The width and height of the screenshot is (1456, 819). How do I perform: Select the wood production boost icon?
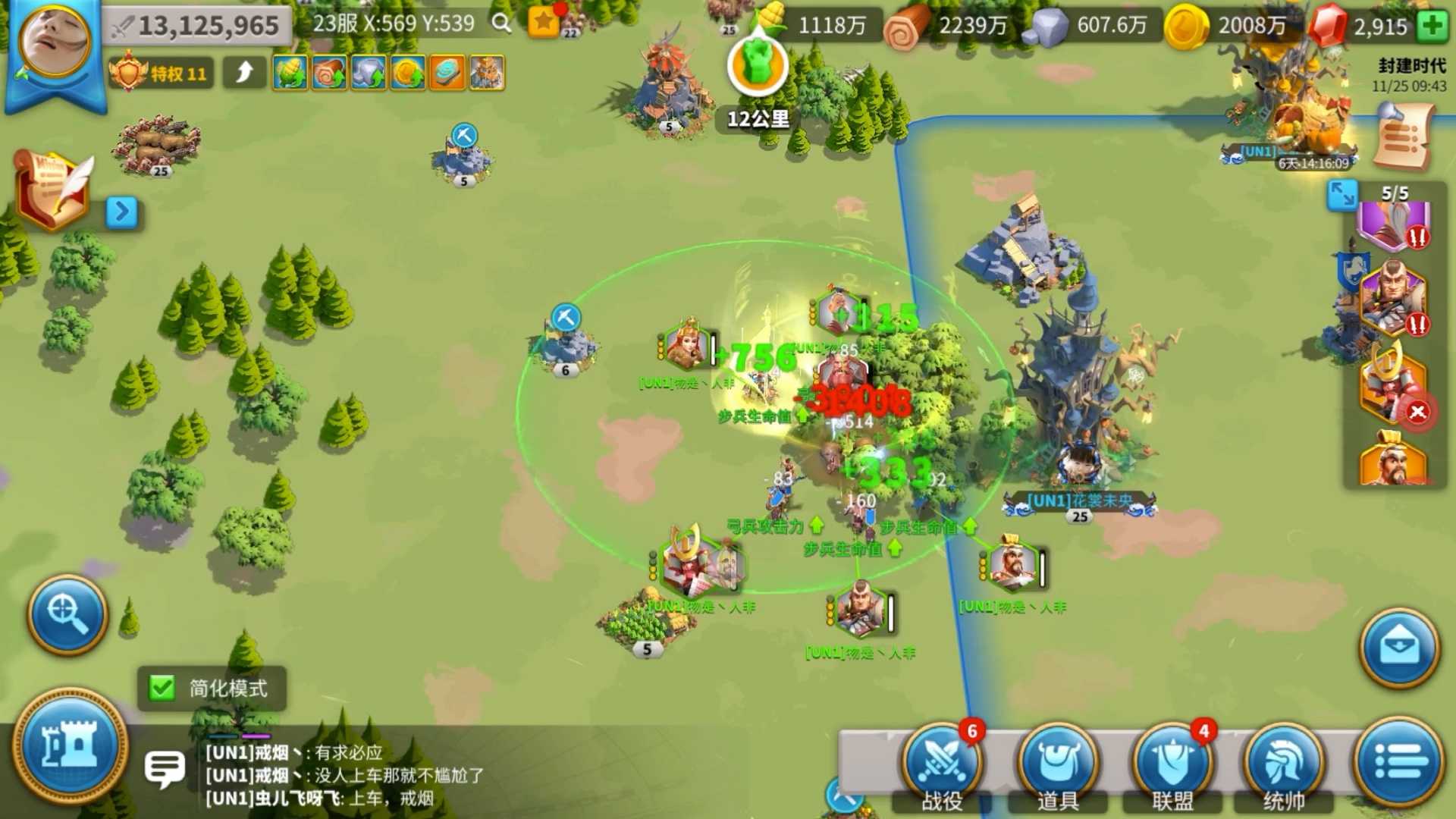[x=330, y=72]
